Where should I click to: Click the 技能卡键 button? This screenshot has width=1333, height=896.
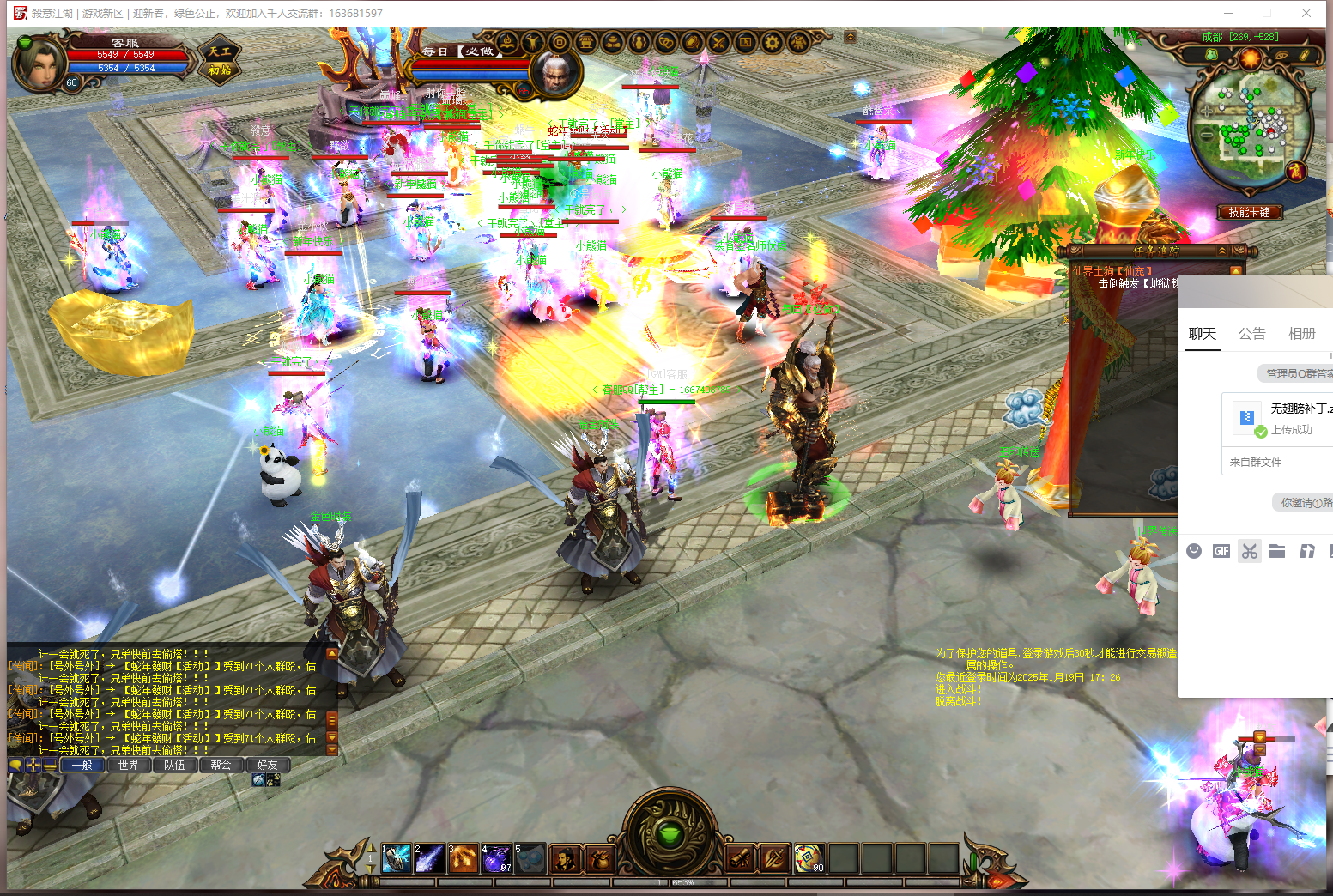pos(1249,212)
